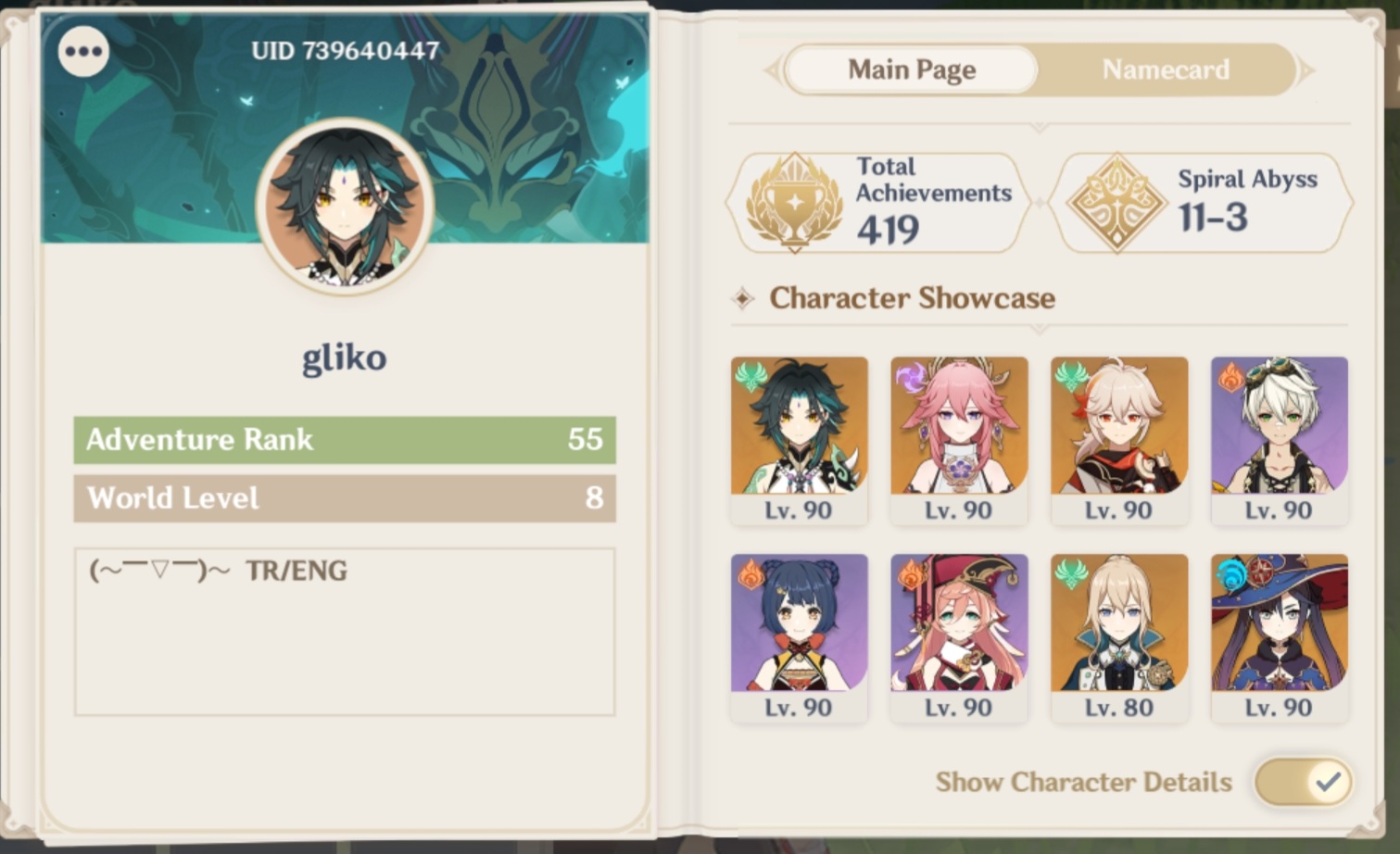The image size is (1400, 854).
Task: Click the Anemo element icon on Jean's card
Action: pyautogui.click(x=1070, y=571)
